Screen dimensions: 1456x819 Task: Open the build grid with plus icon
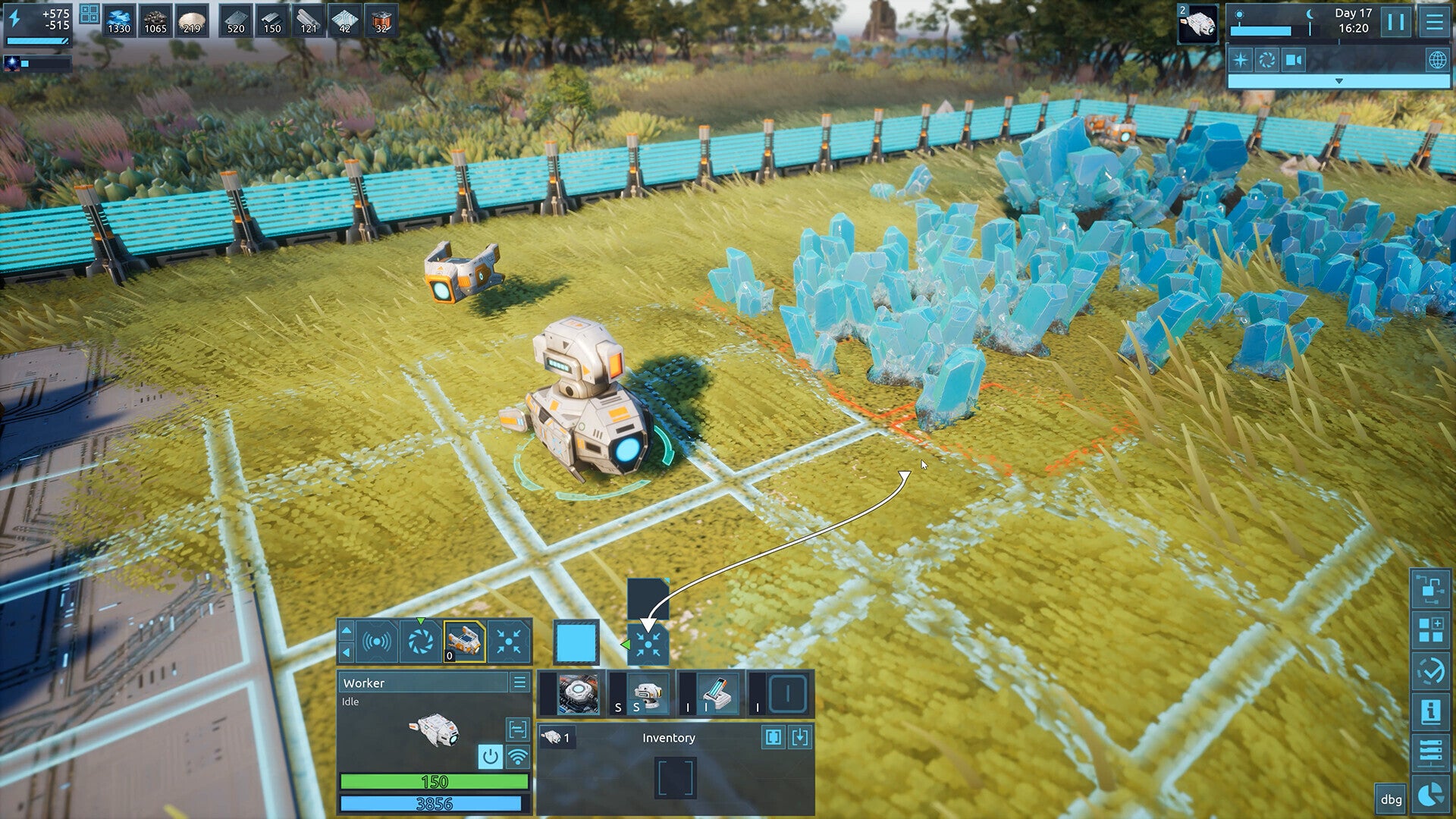pos(1430,629)
